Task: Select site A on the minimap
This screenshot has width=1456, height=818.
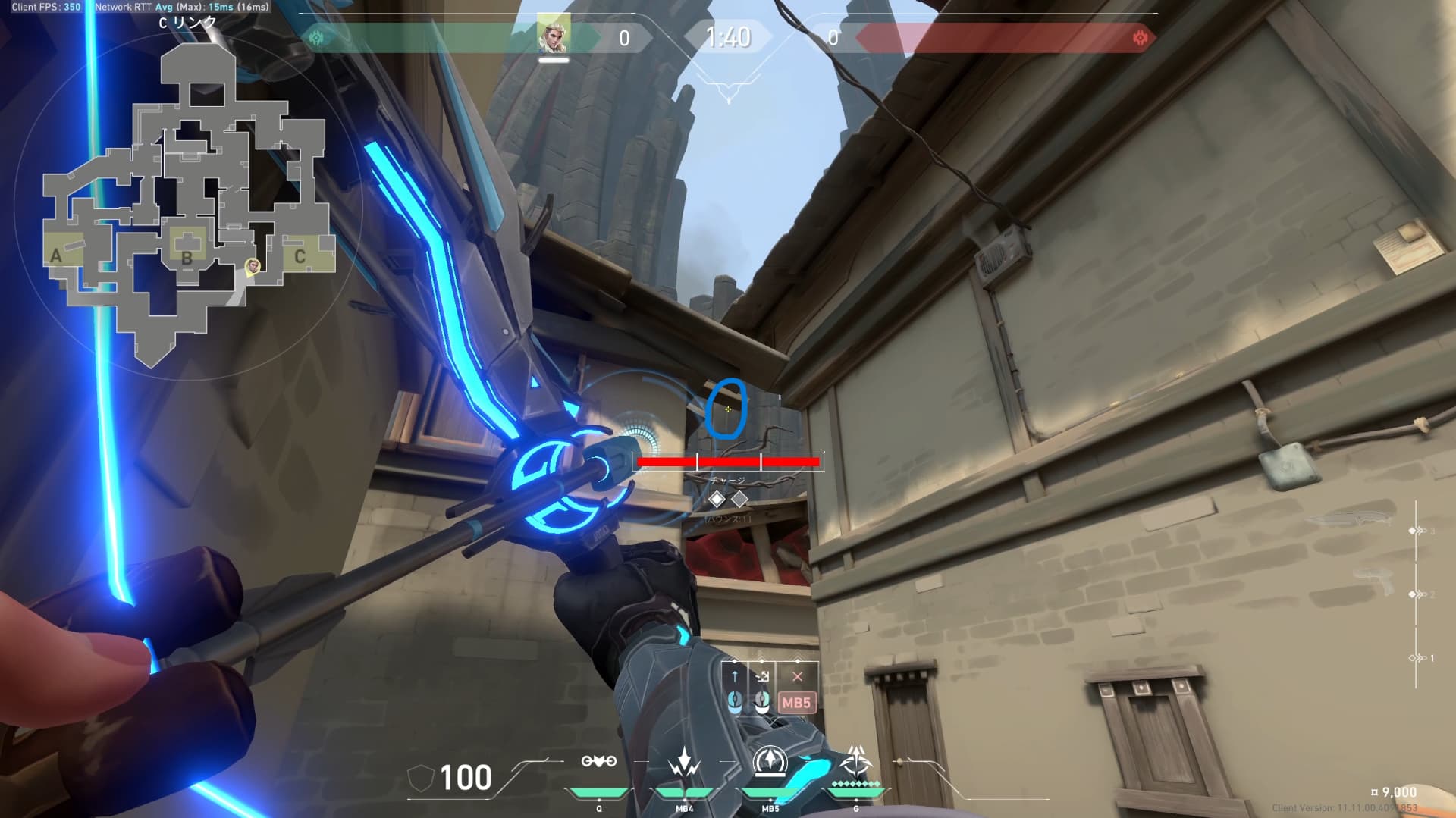Action: [x=56, y=255]
